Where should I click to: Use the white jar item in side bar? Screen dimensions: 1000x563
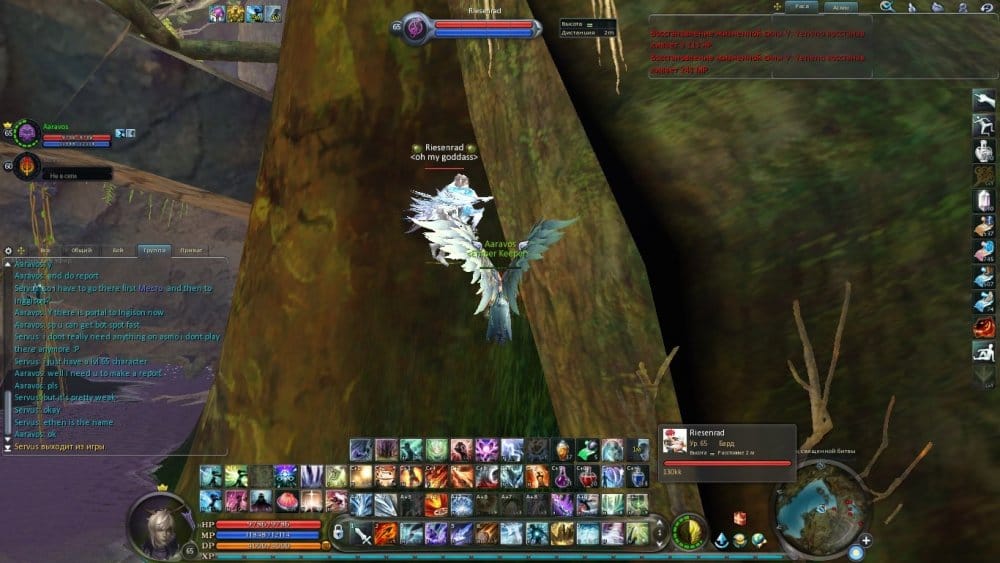pyautogui.click(x=984, y=150)
